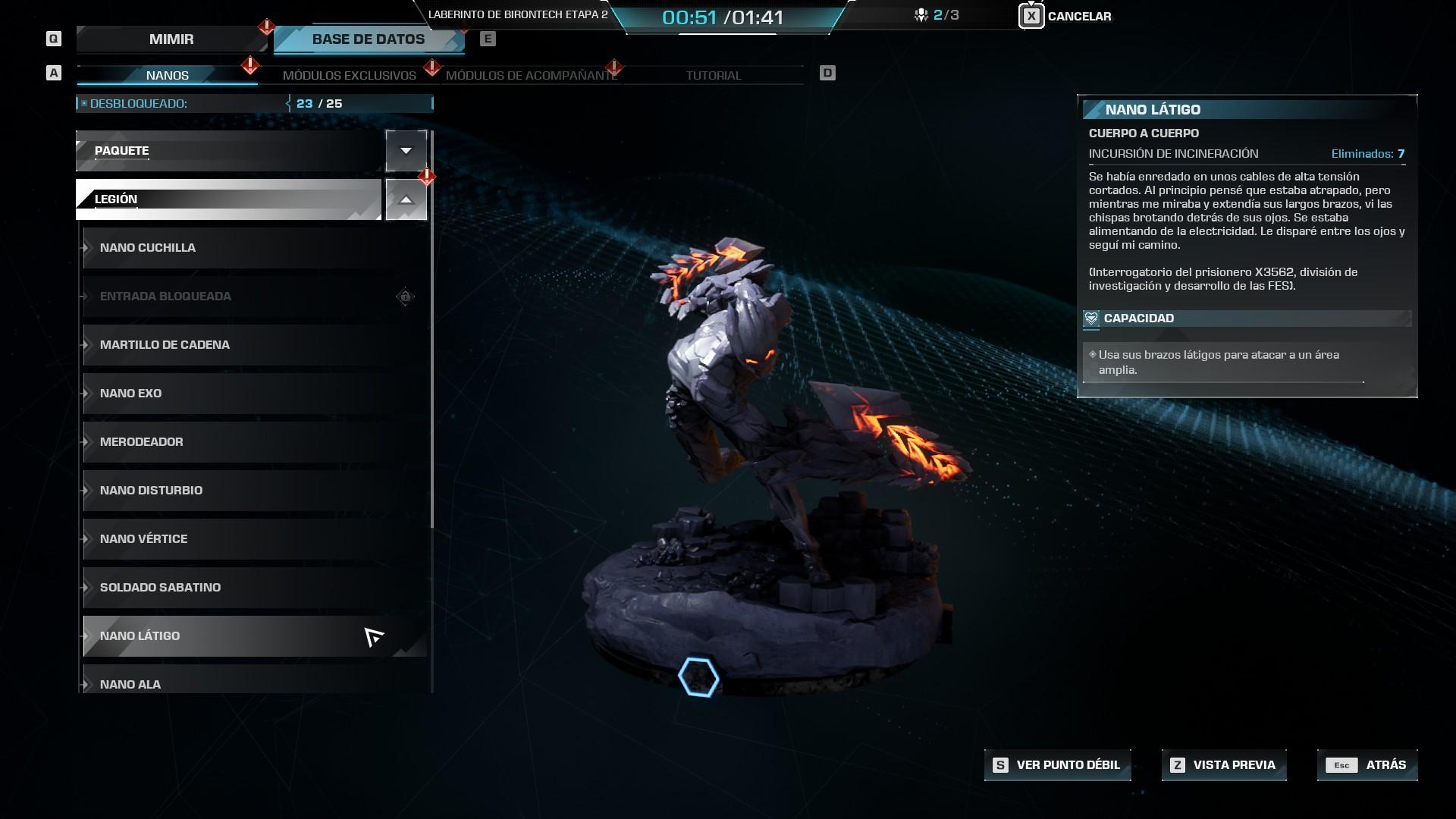Cancel the matchmaking queue
Screen dimensions: 1456x819
point(1066,16)
